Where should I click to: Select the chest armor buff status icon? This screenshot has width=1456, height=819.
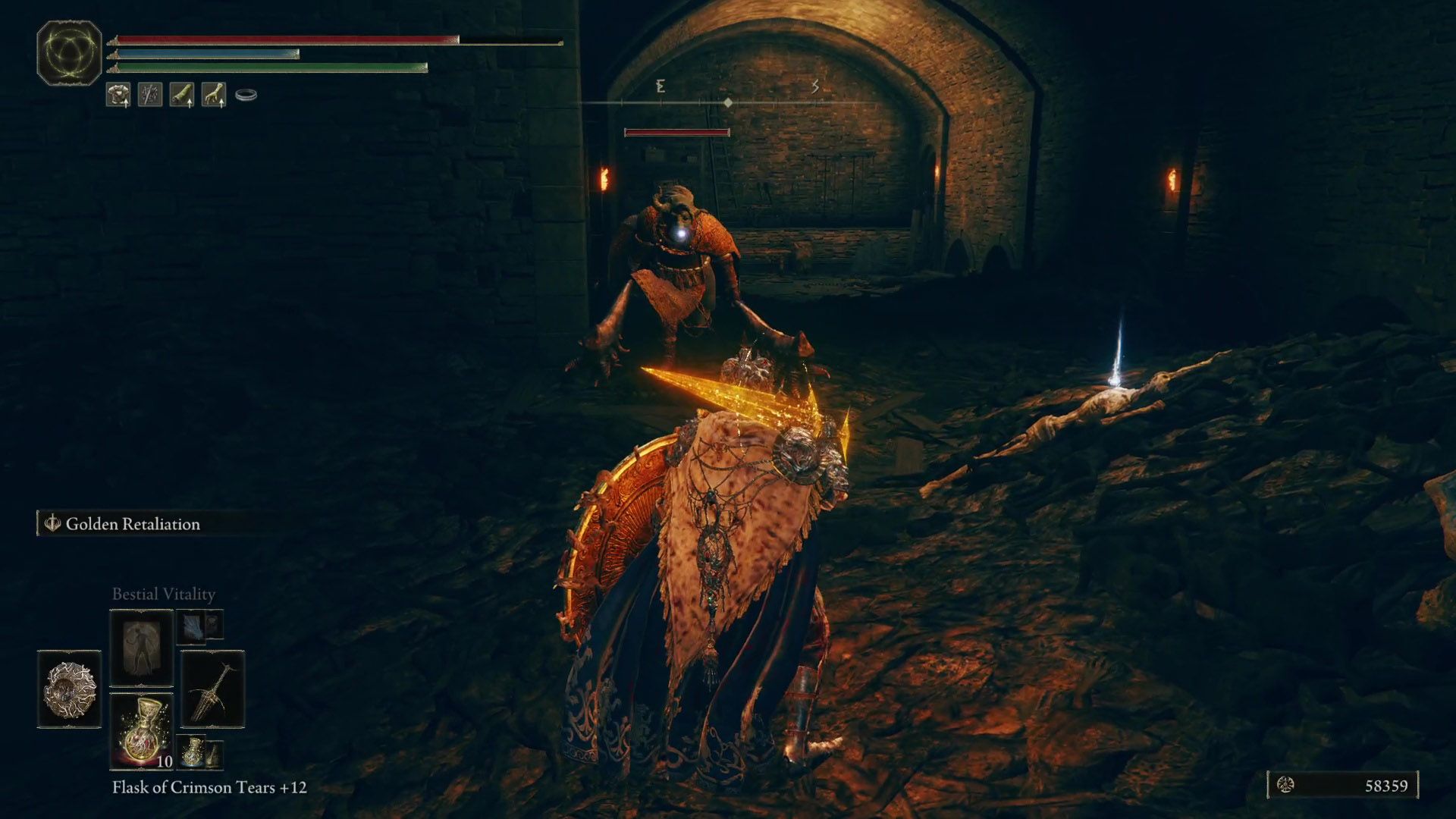click(118, 95)
